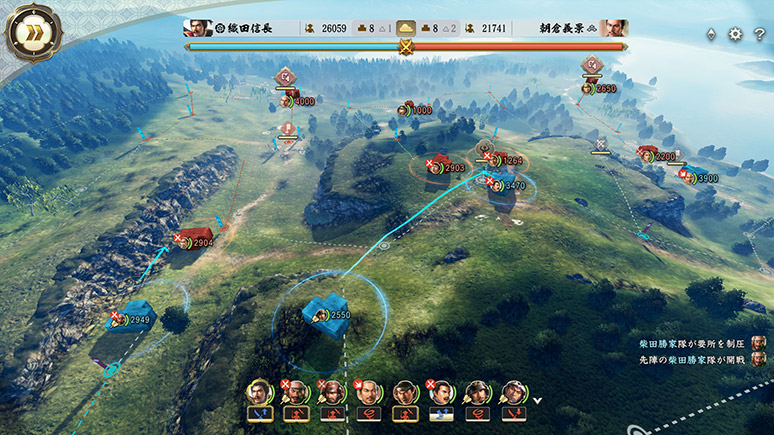Select the first officer portrait in bottom bar
This screenshot has height=435, width=774.
tap(260, 392)
